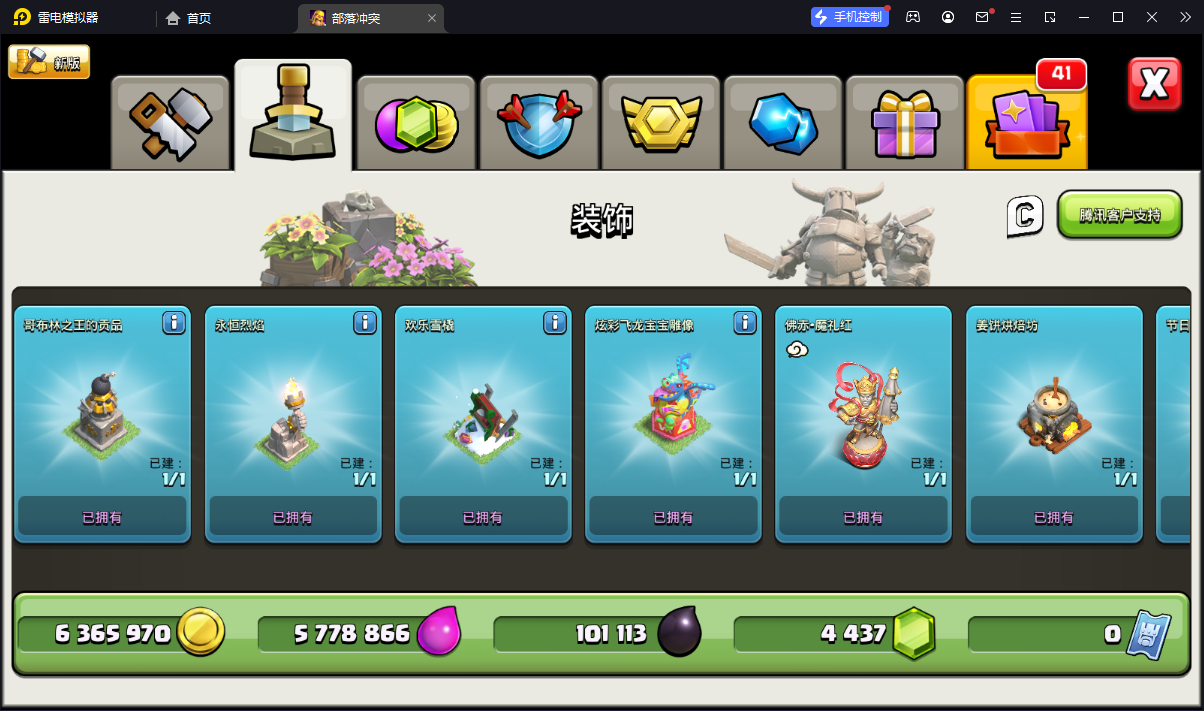
Task: Open the star cards tab with 41 badge
Action: click(x=1027, y=122)
